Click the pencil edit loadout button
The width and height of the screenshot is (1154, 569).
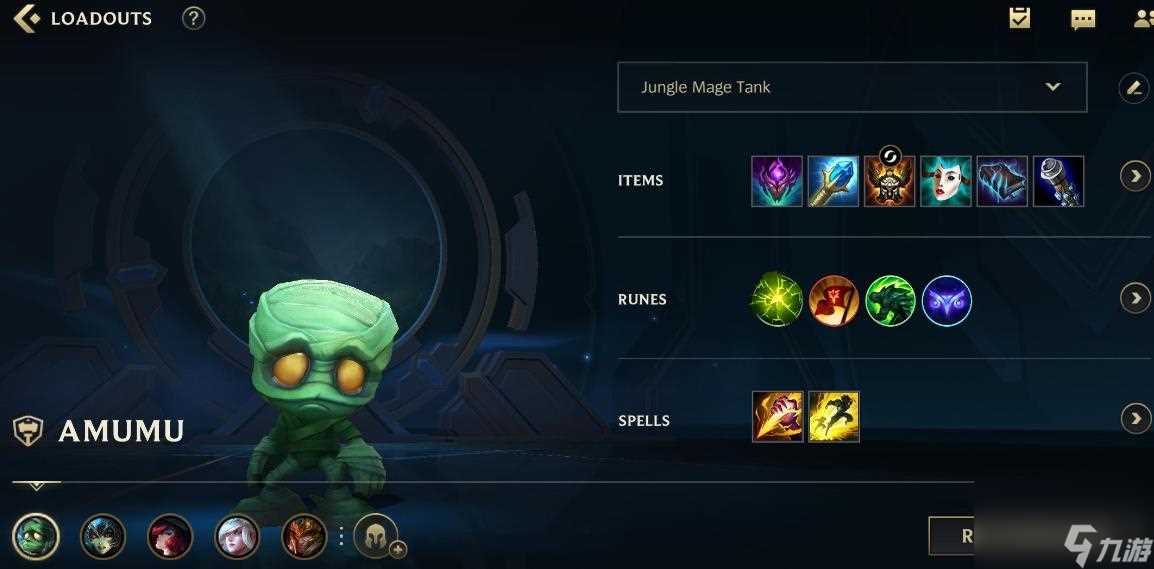[1133, 88]
